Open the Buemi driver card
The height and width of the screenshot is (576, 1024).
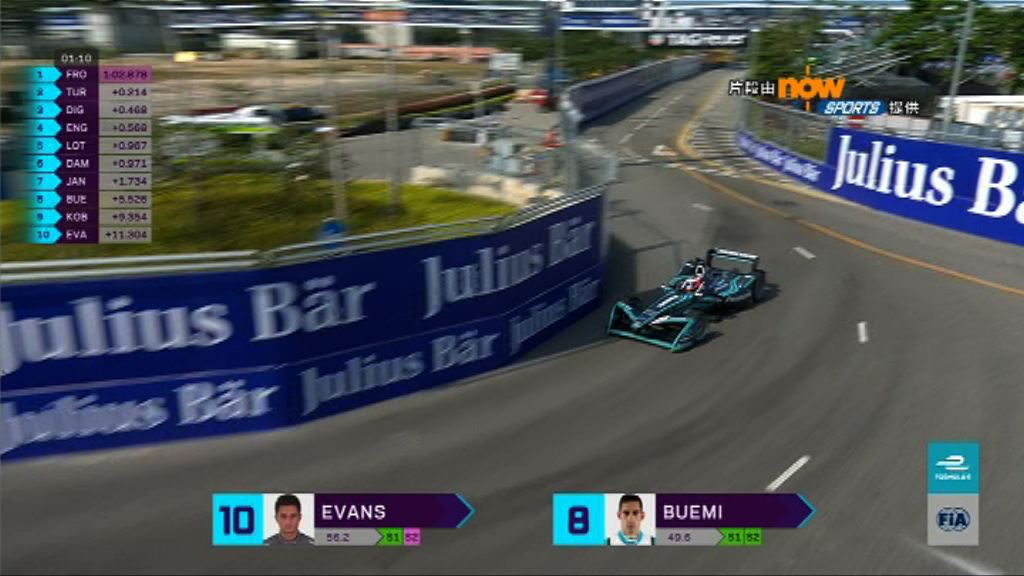point(730,512)
